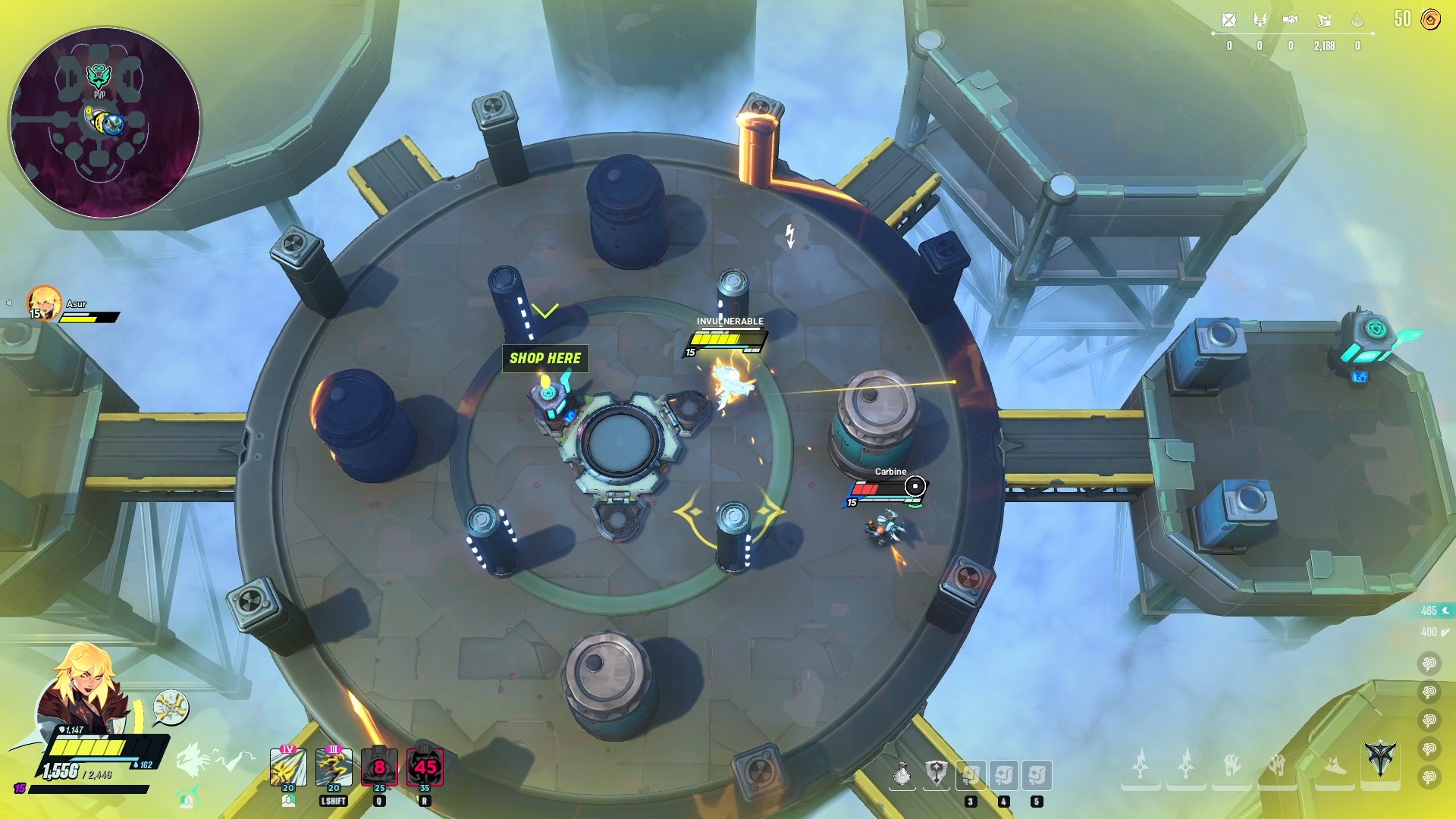The height and width of the screenshot is (819, 1456).
Task: Select teammate Asur's portrait
Action: [x=44, y=303]
